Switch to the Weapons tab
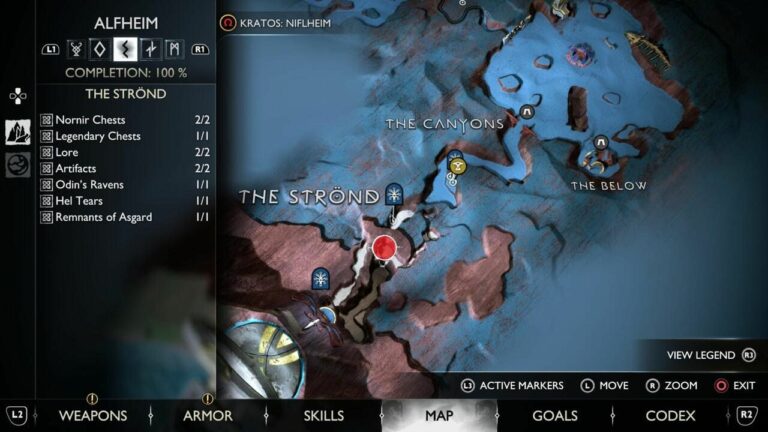 click(x=92, y=415)
